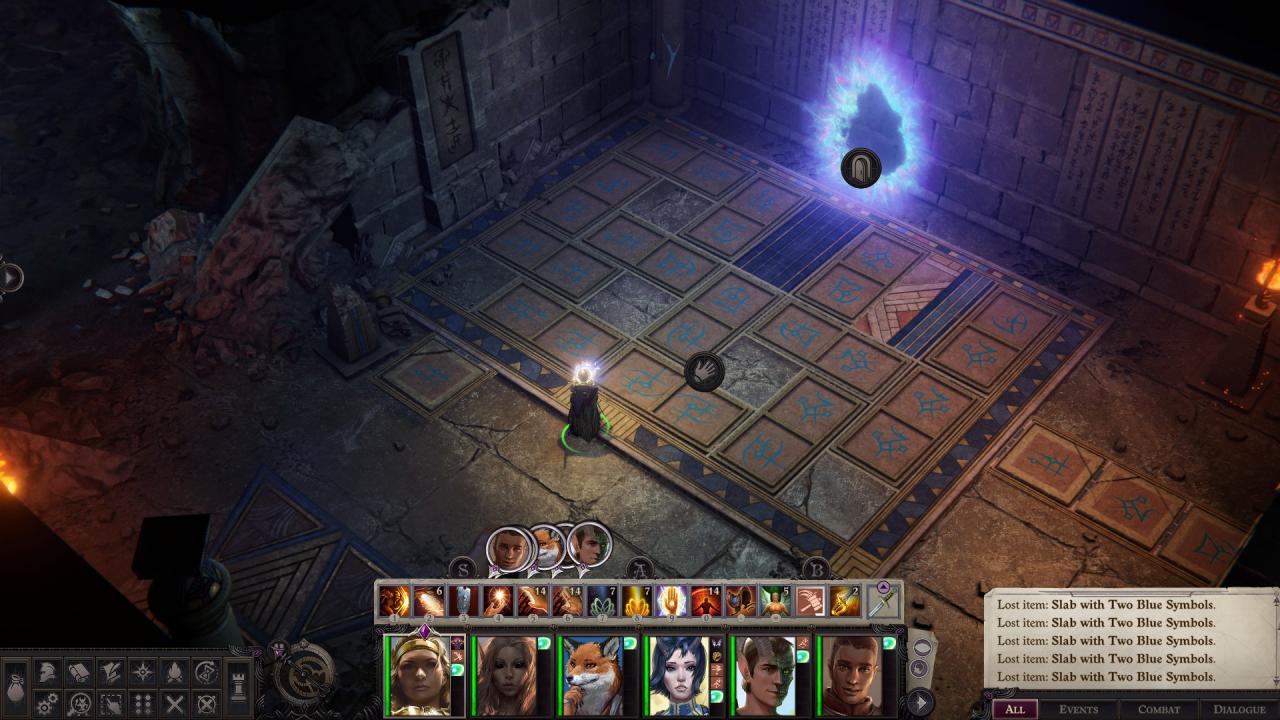
Task: Show the Combat log tab
Action: pyautogui.click(x=1158, y=709)
